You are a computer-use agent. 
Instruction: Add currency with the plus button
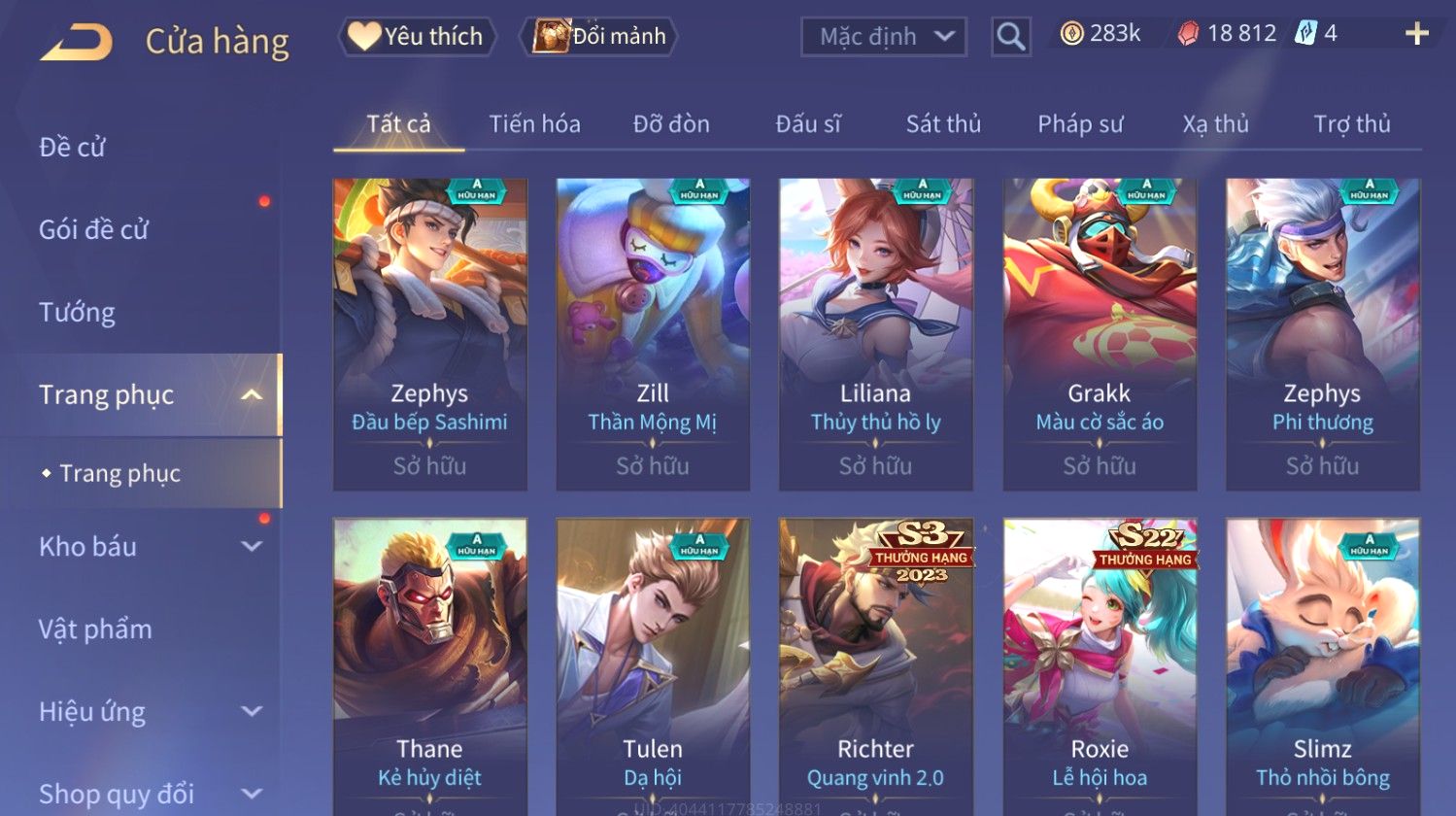[1416, 34]
